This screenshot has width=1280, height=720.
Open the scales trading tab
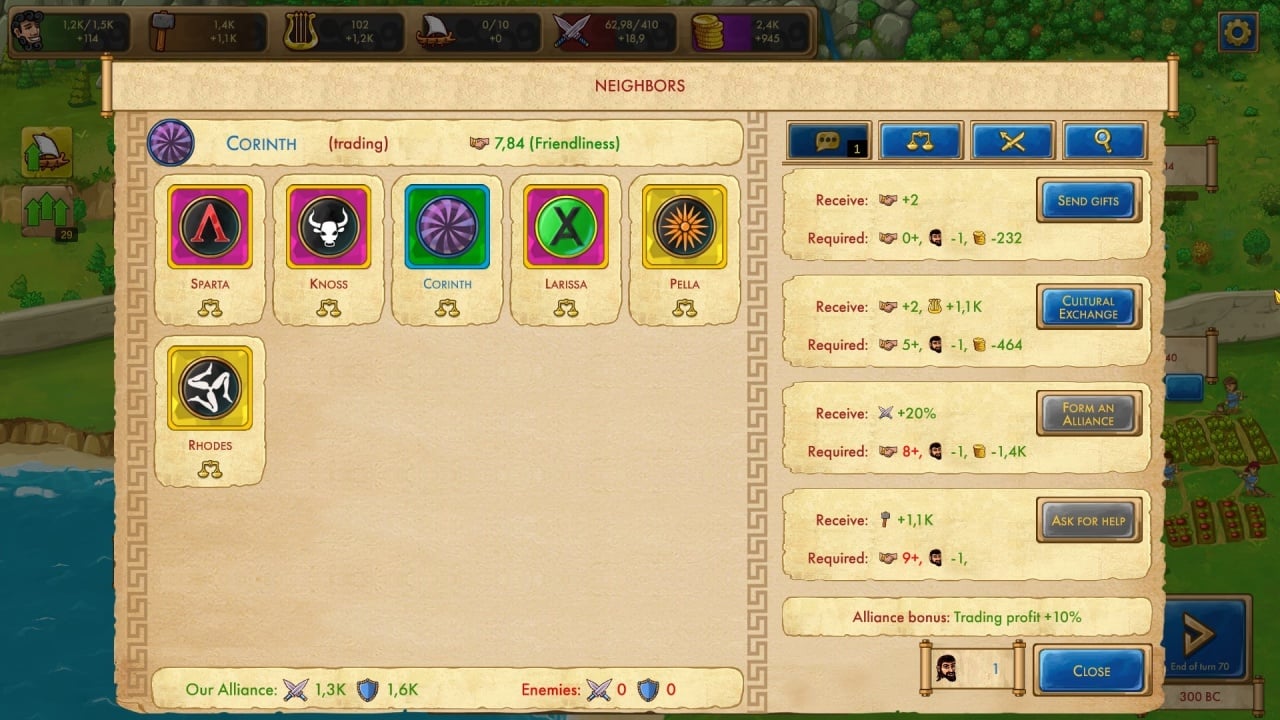(x=920, y=142)
